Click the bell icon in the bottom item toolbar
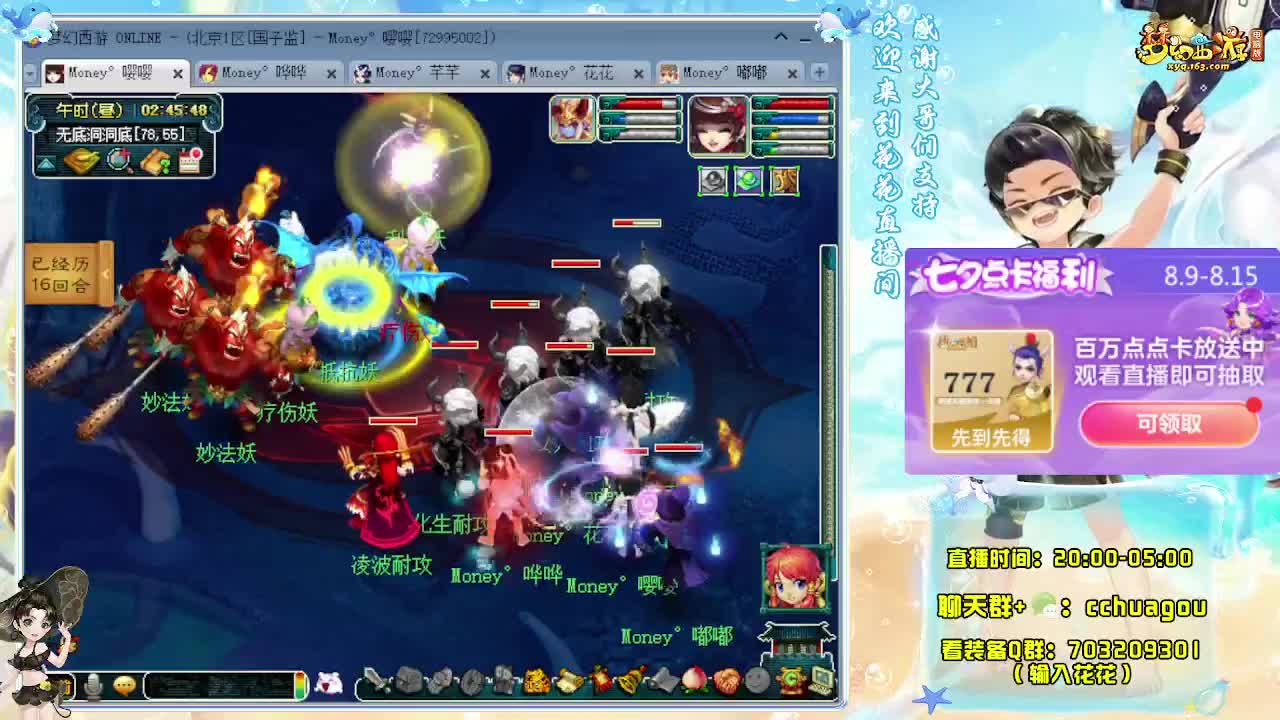The image size is (1280, 720). (x=631, y=681)
